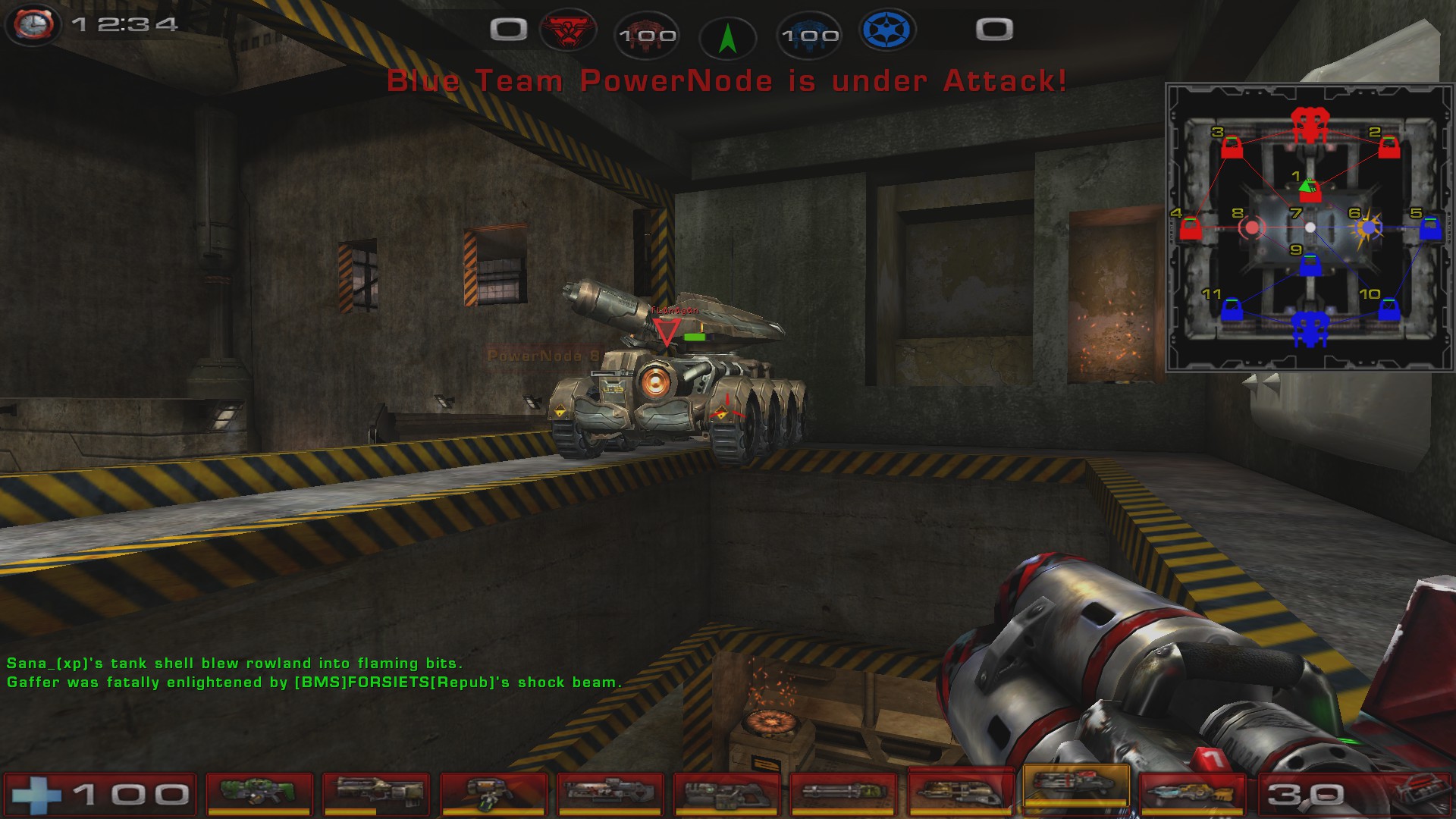
Task: Click the red team emblem icon
Action: (567, 30)
